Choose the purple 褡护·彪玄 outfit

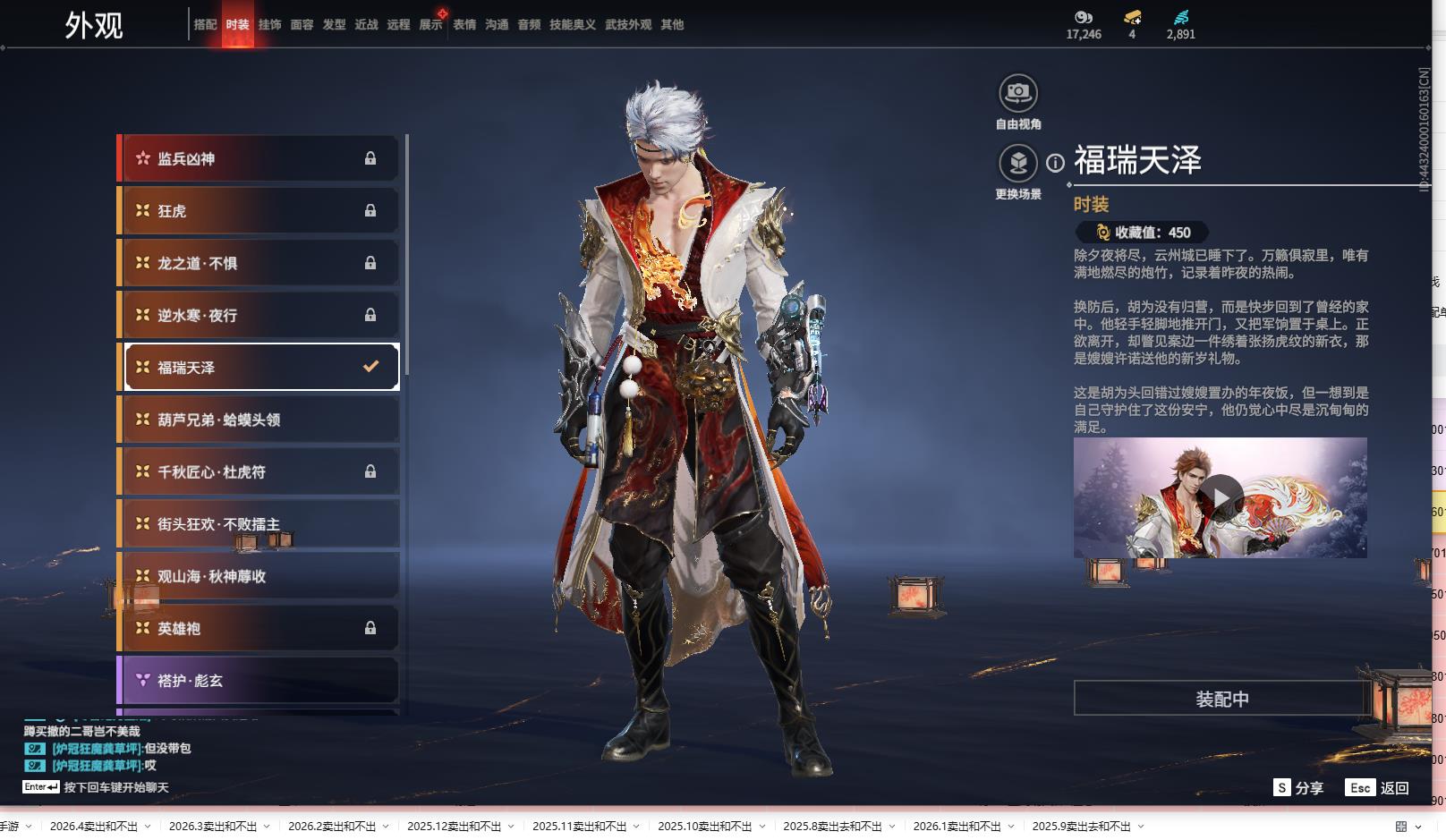[x=259, y=681]
